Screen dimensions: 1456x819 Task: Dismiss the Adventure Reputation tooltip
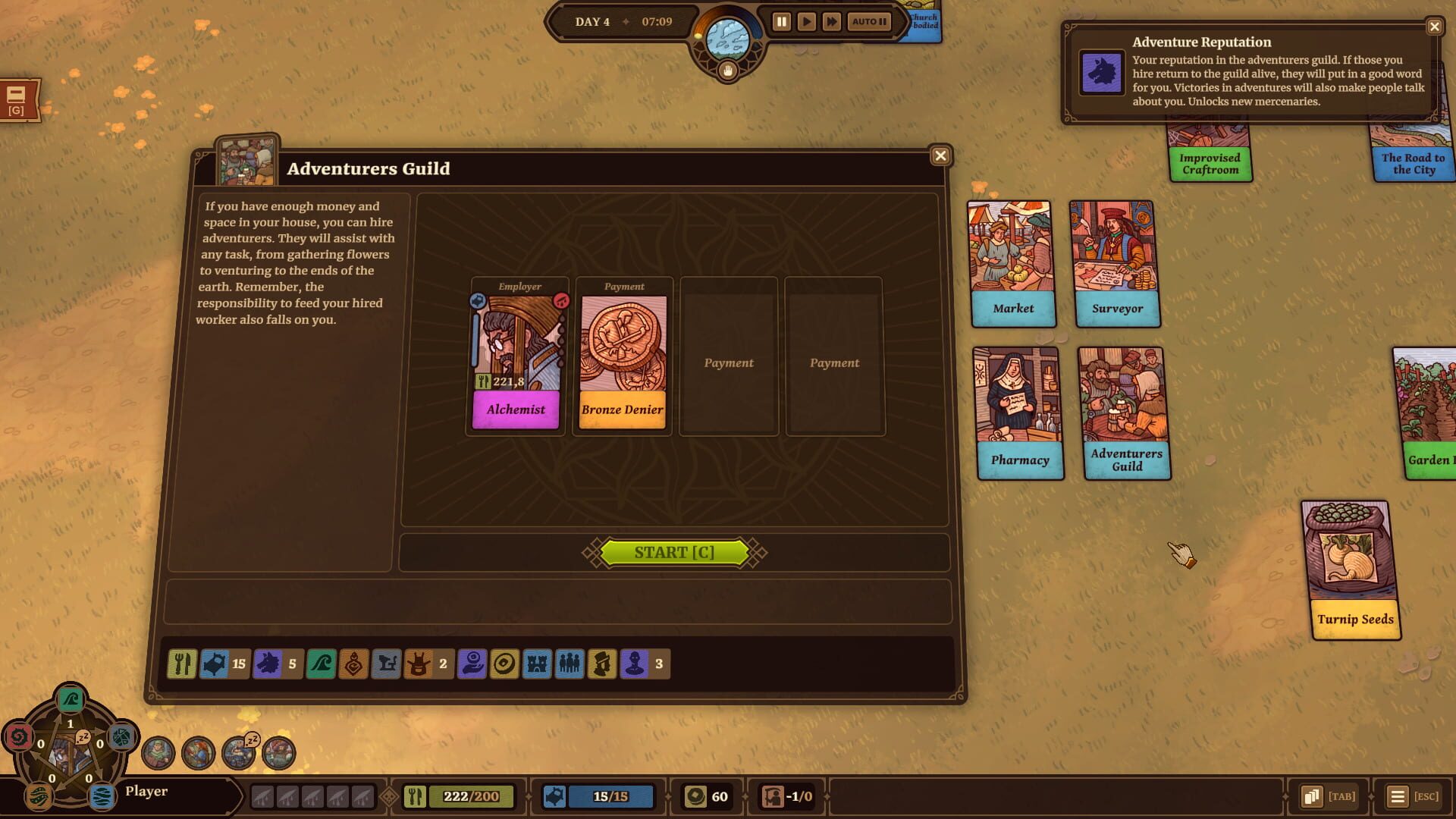point(1436,27)
